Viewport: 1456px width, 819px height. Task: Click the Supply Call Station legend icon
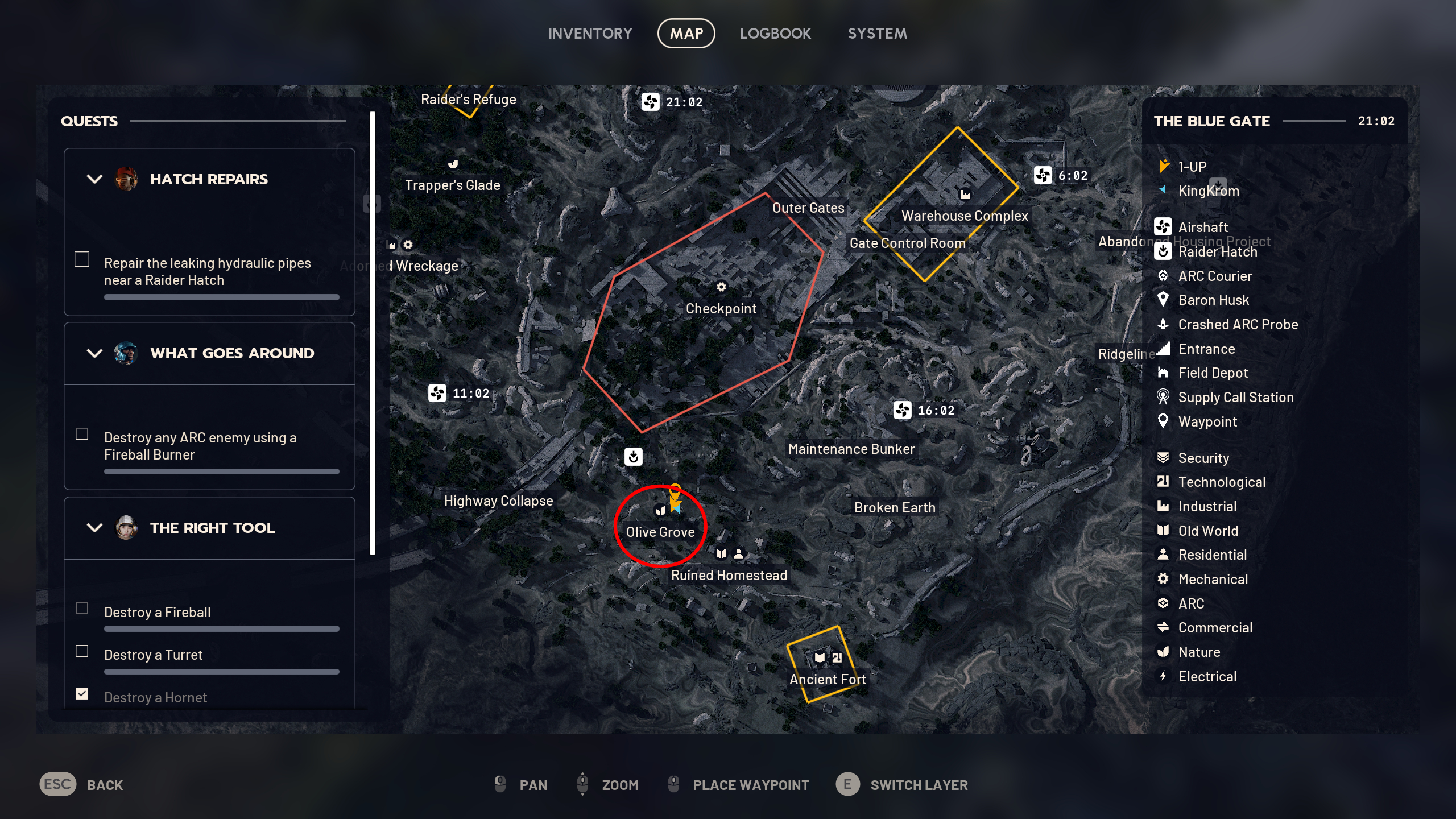(1163, 397)
